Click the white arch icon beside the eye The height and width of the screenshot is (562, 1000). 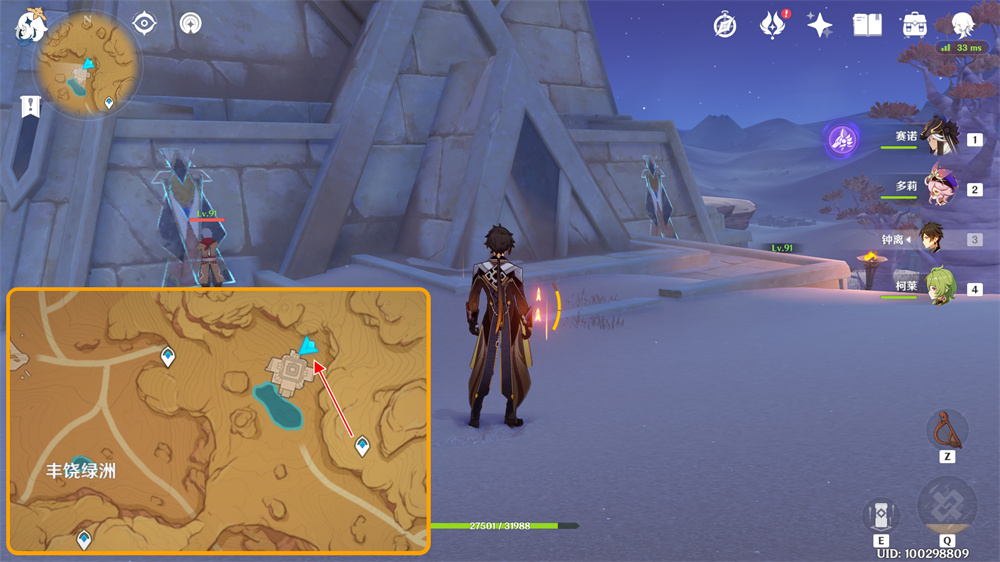191,23
